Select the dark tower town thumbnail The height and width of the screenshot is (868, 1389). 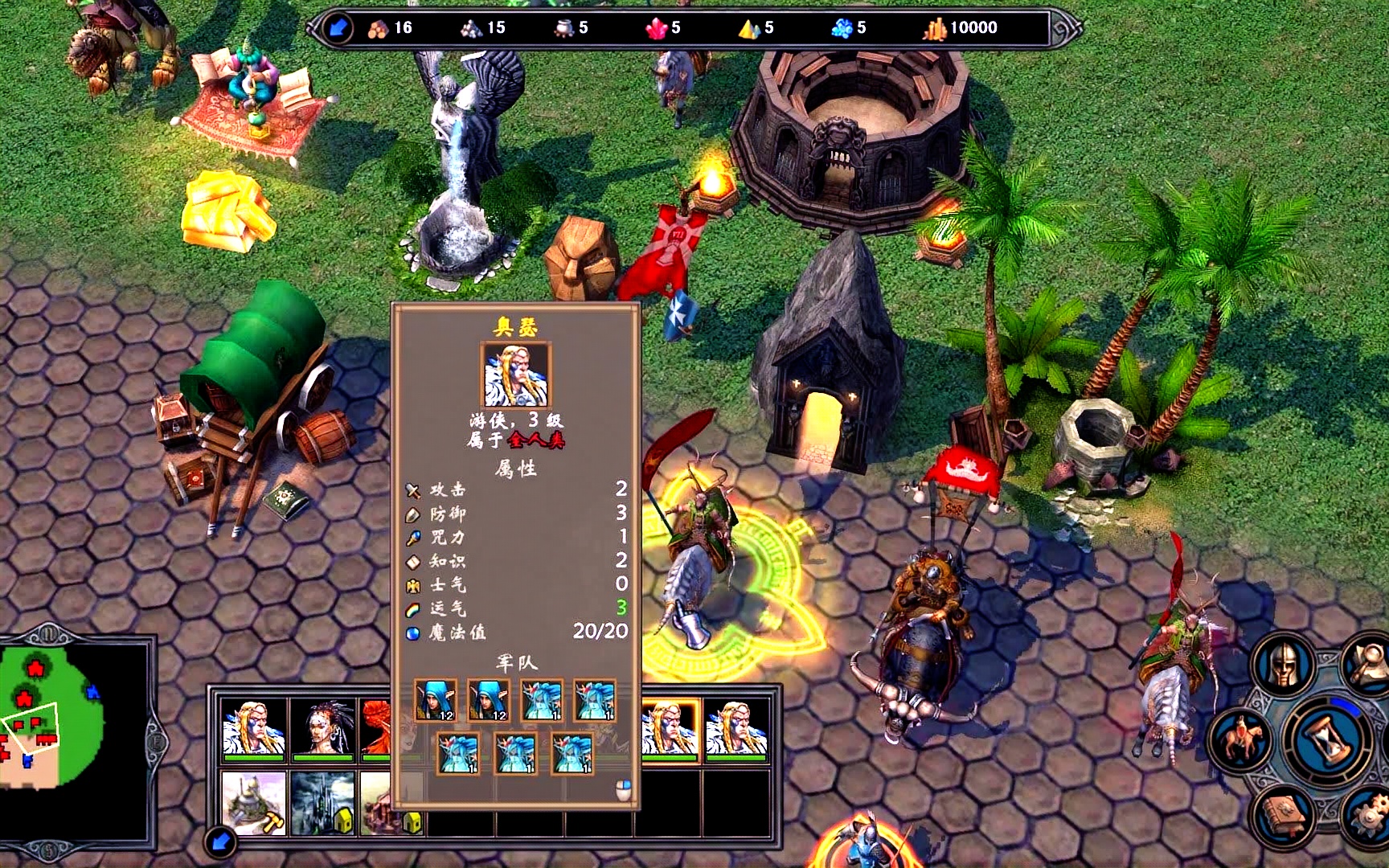tap(323, 802)
